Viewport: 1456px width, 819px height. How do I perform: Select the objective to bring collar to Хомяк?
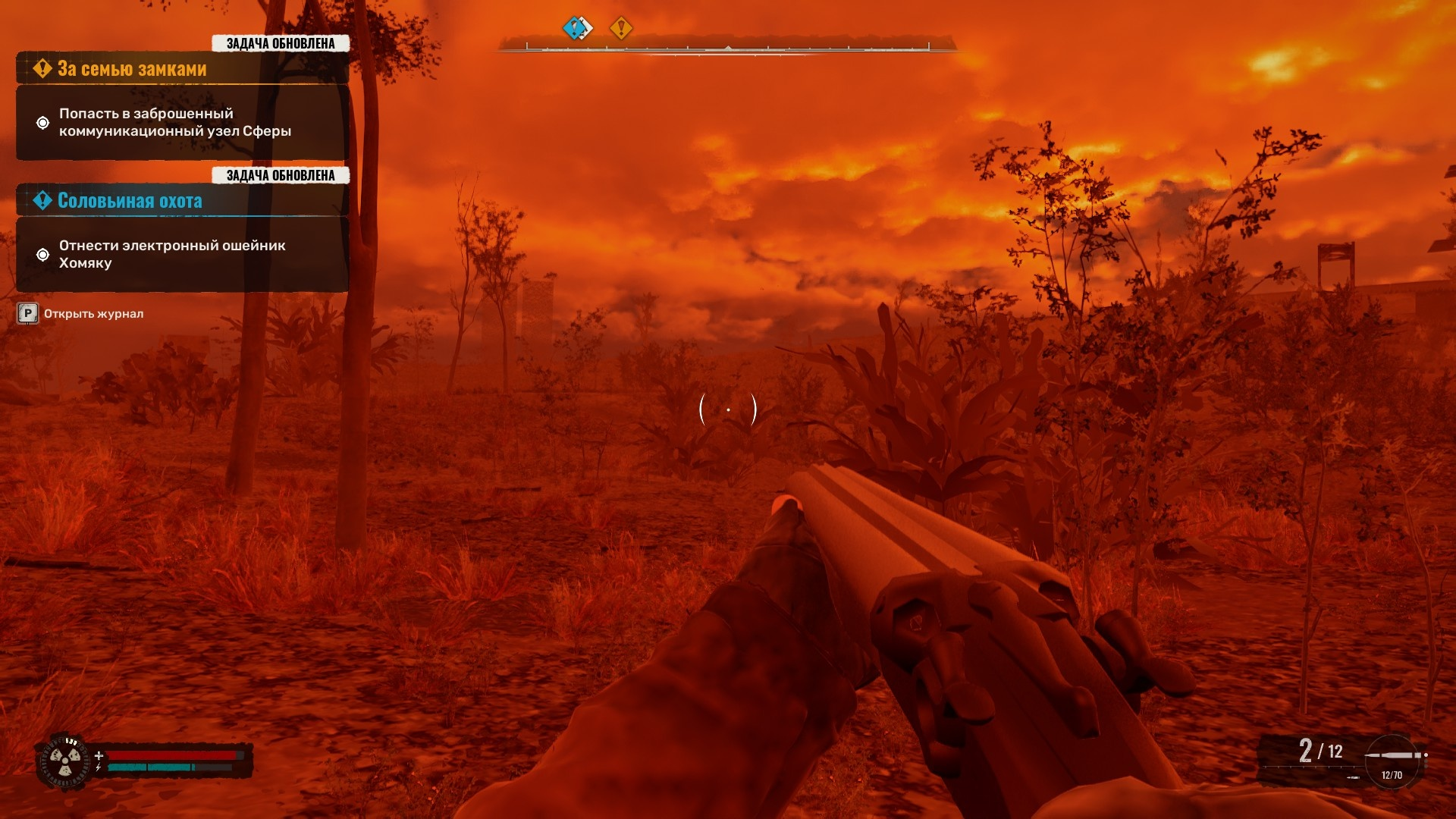coord(172,254)
